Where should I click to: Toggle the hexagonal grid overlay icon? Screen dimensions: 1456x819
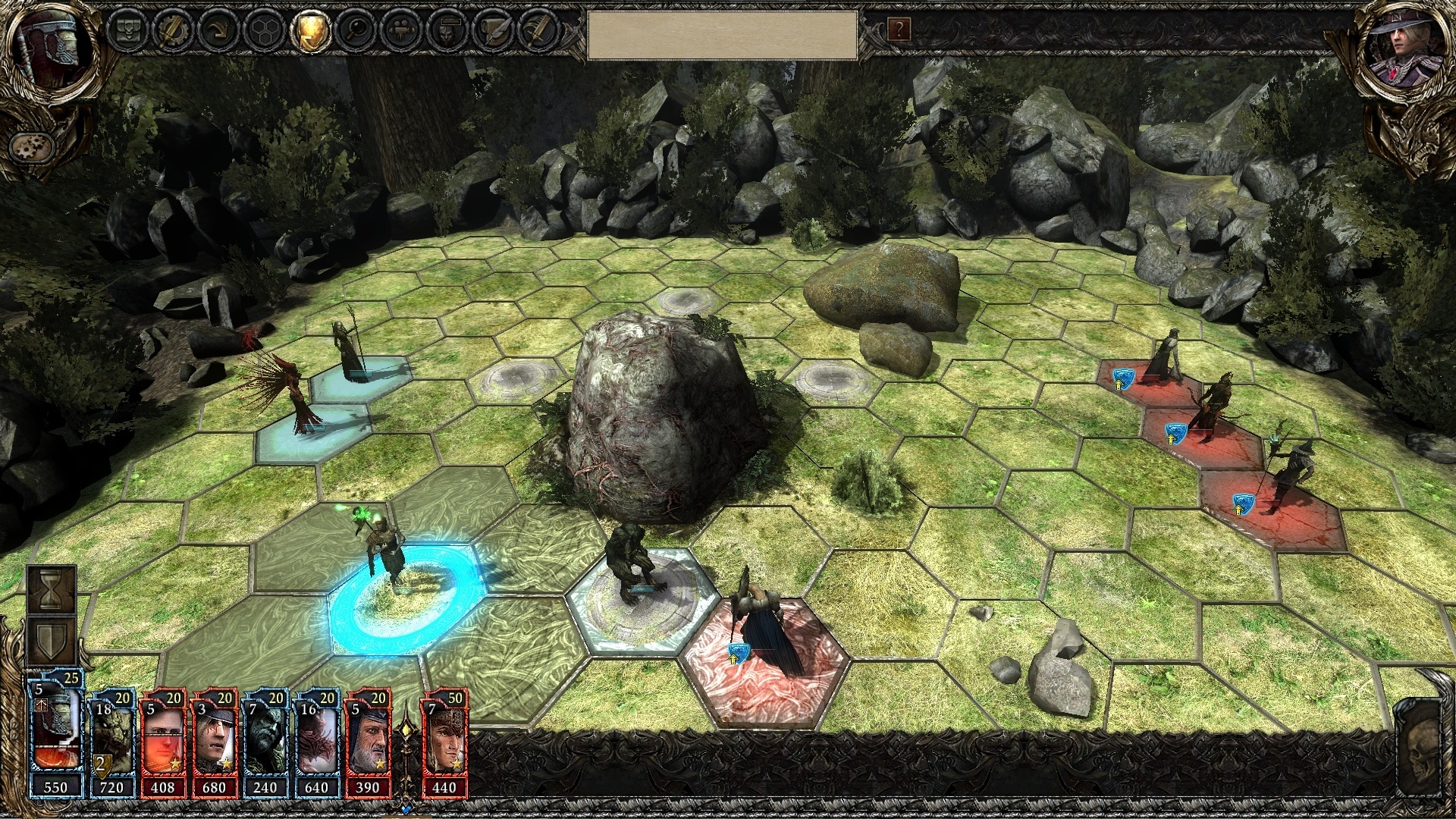[x=265, y=32]
